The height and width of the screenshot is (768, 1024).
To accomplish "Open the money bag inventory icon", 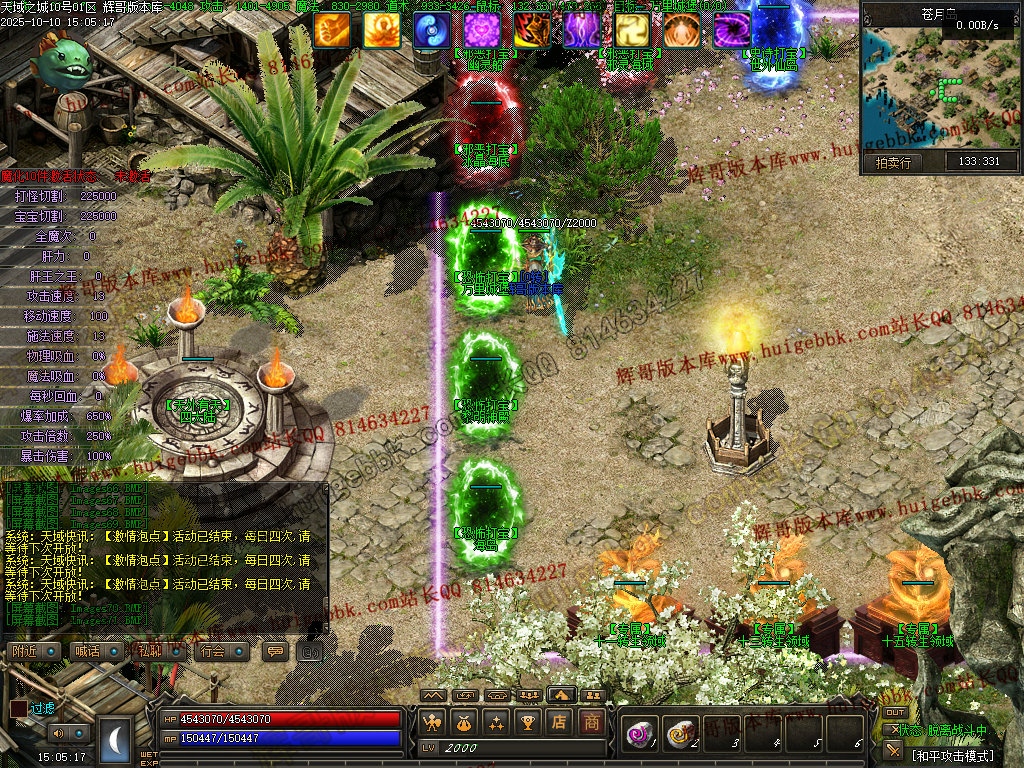I will pyautogui.click(x=464, y=721).
